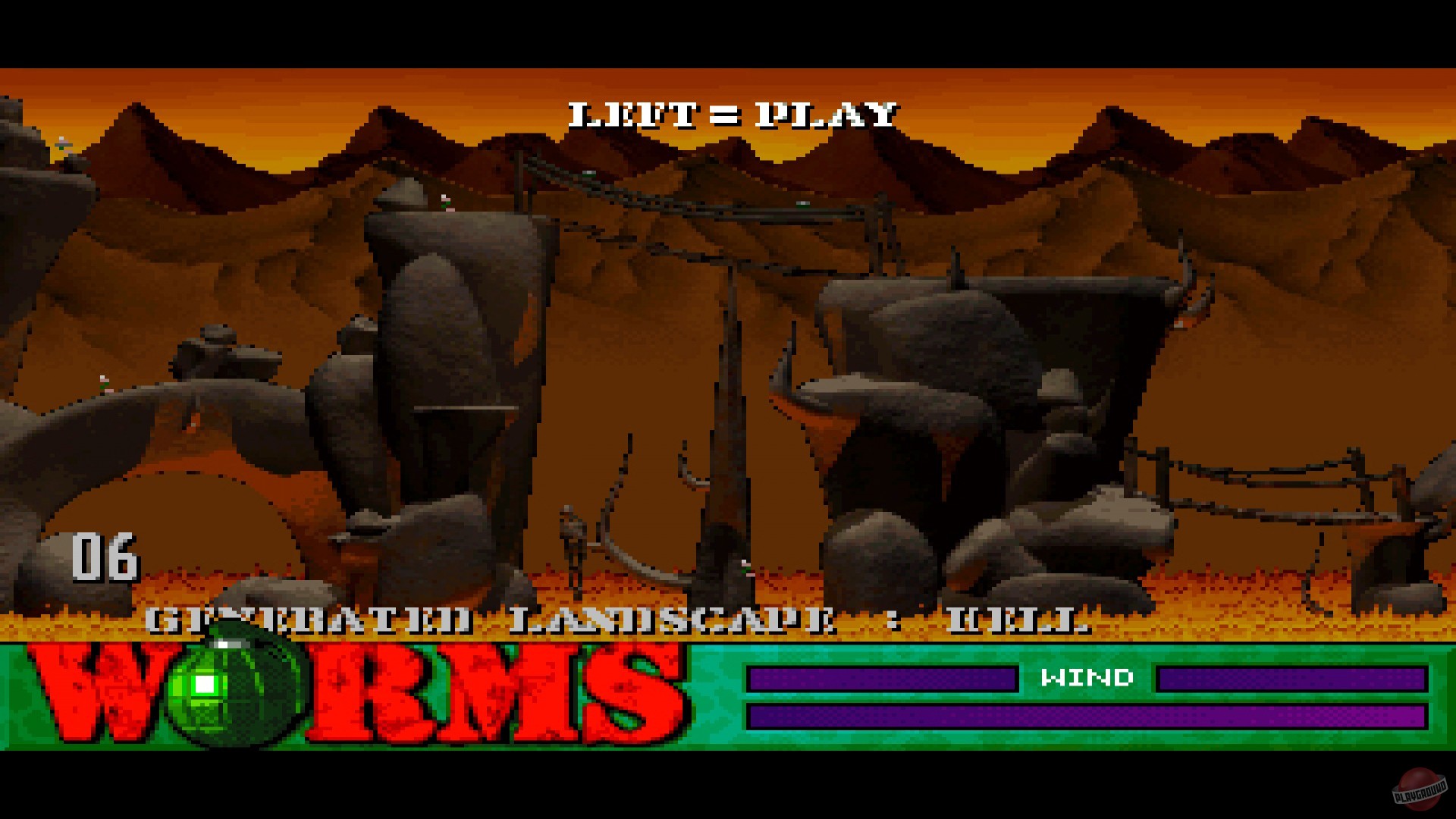Click the LEFT = PLAY prompt
This screenshot has width=1456, height=819.
click(x=730, y=114)
